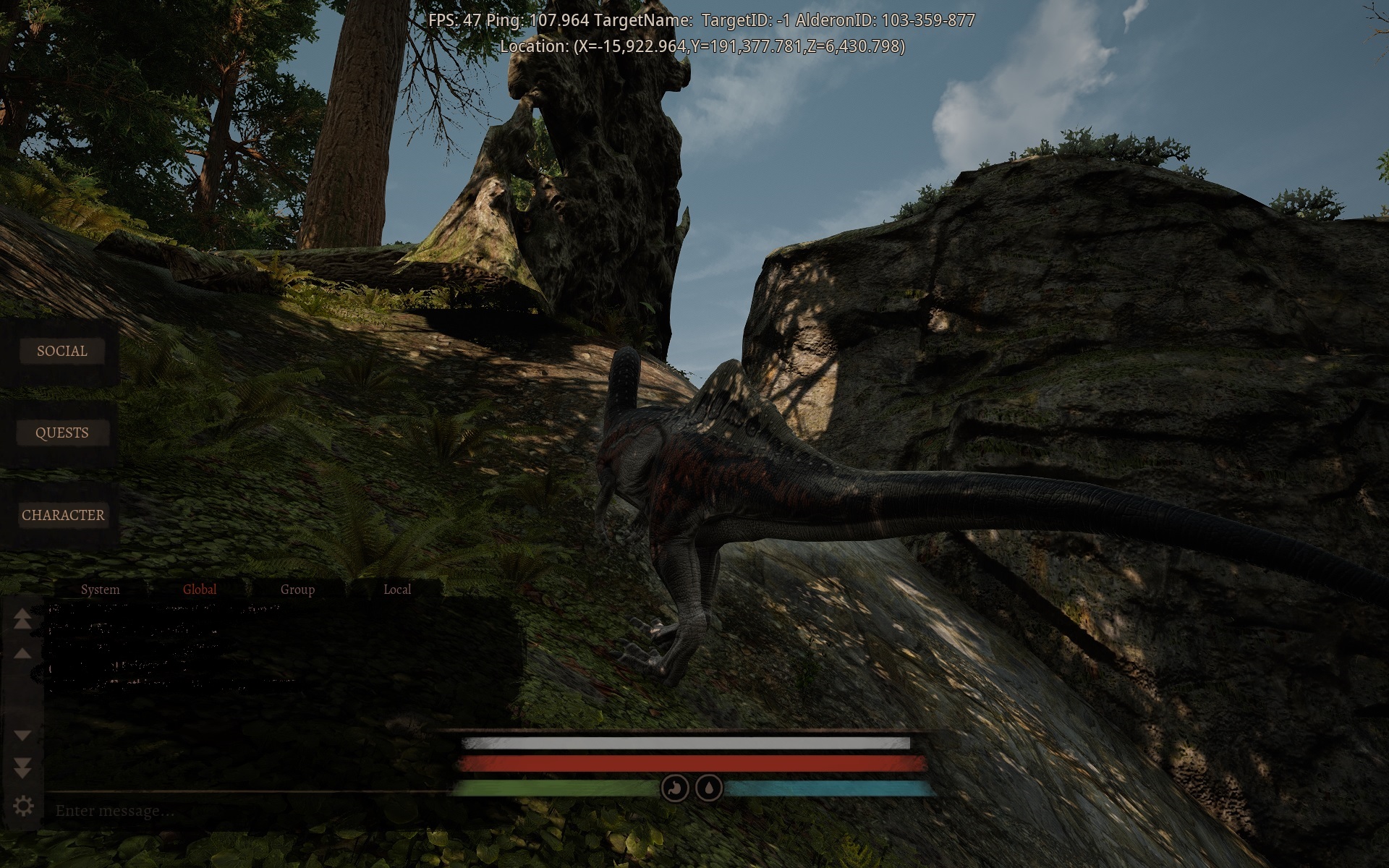Switch to the Group chat tab
Image resolution: width=1389 pixels, height=868 pixels.
[297, 589]
